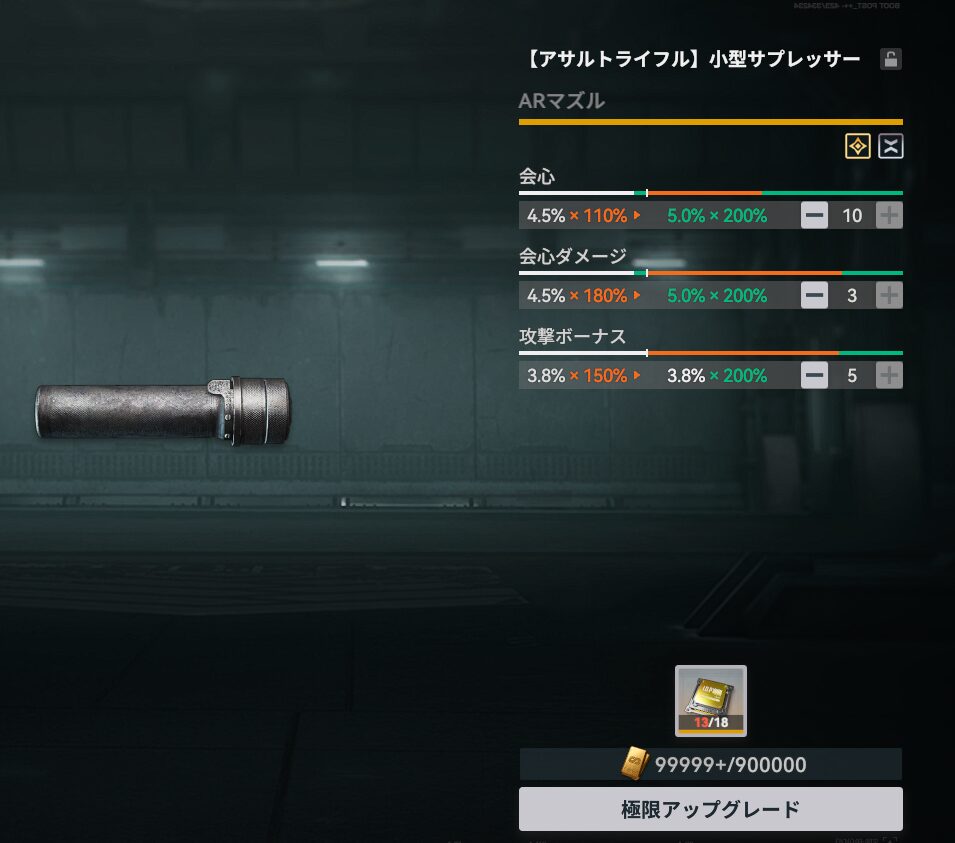Increase the 会心ダメージ upgrade count

click(x=889, y=295)
